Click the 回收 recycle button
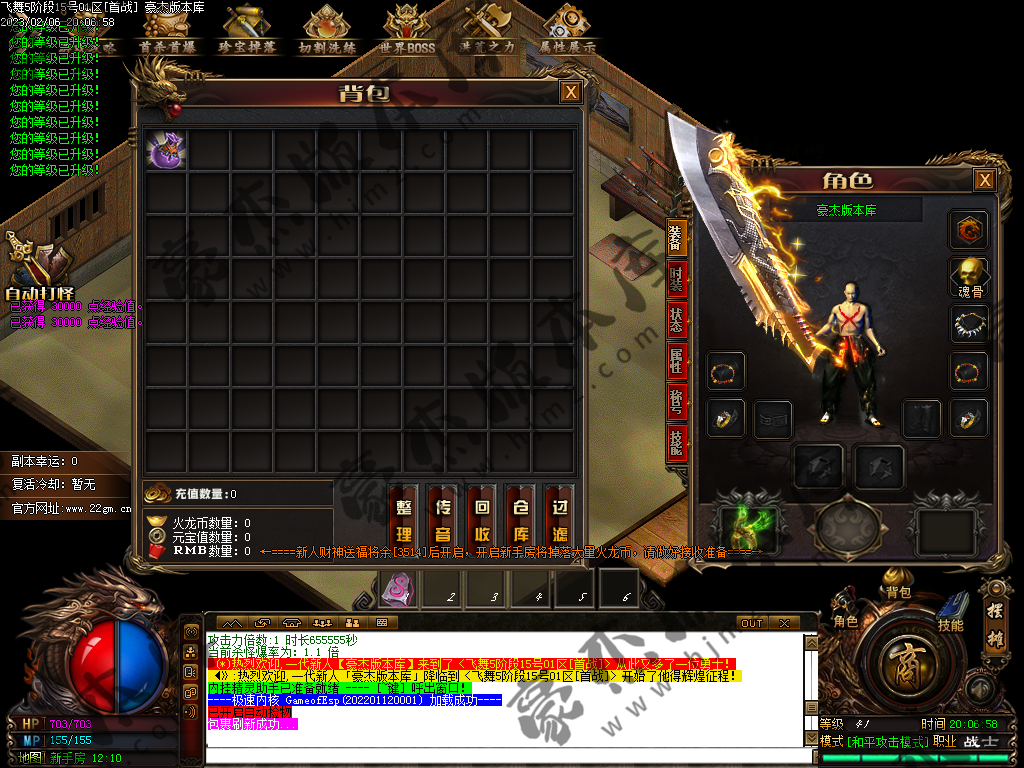Screen dimensions: 1024x768 pyautogui.click(x=482, y=520)
